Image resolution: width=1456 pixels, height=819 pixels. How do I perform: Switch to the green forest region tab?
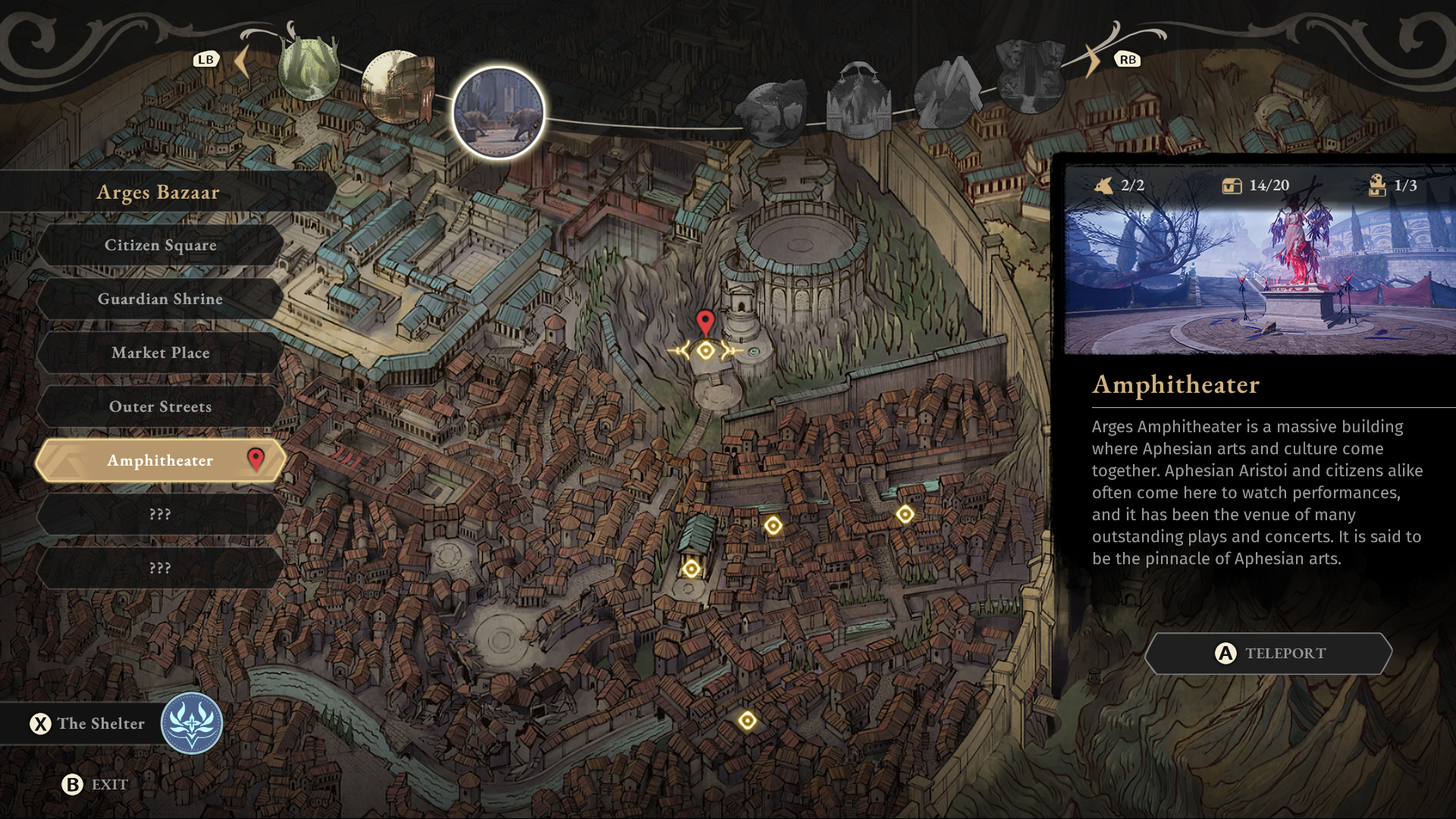[x=309, y=68]
